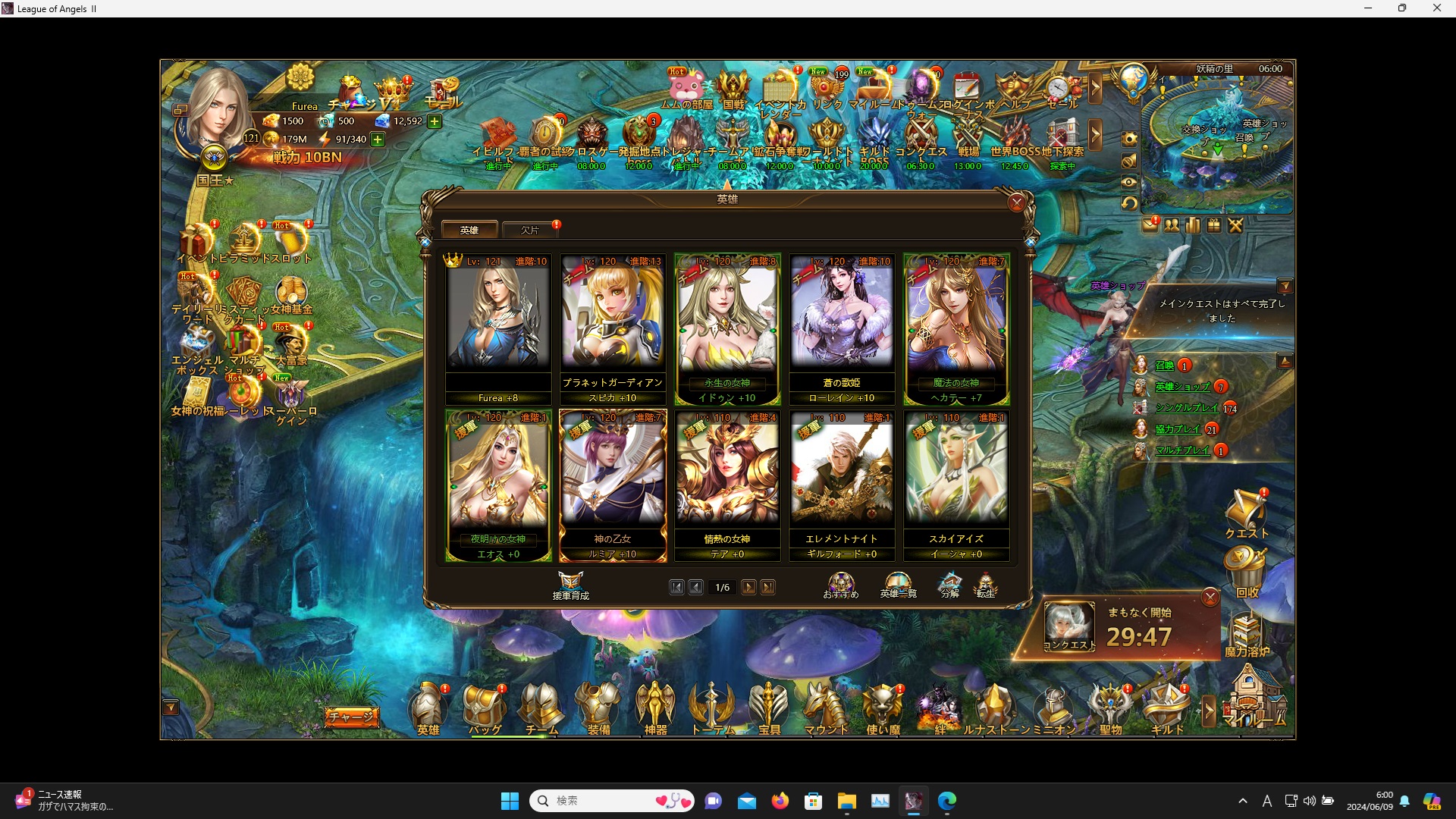1456x819 pixels.
Task: Collapse the daily activity list arrow
Action: tap(1286, 360)
